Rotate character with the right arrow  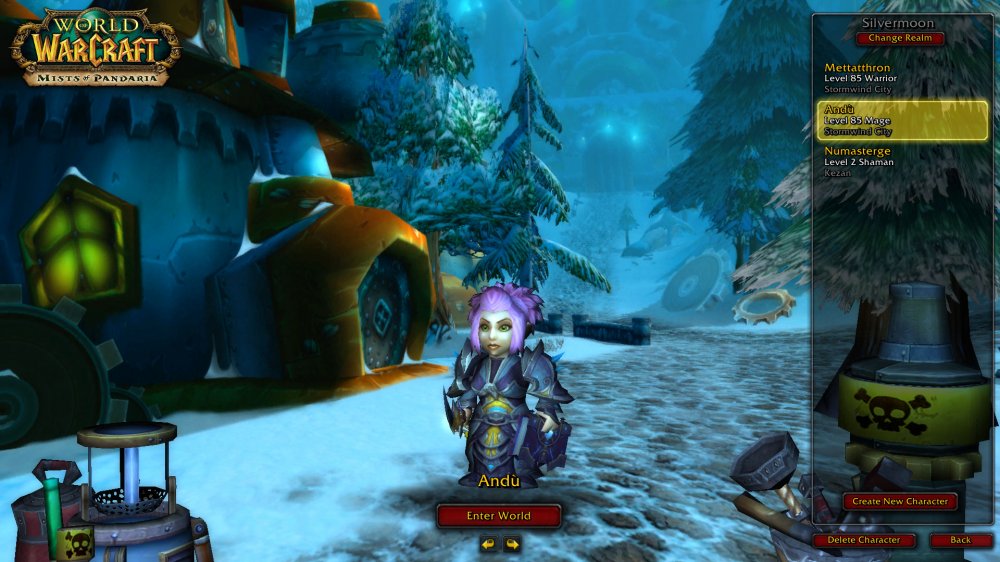[512, 544]
